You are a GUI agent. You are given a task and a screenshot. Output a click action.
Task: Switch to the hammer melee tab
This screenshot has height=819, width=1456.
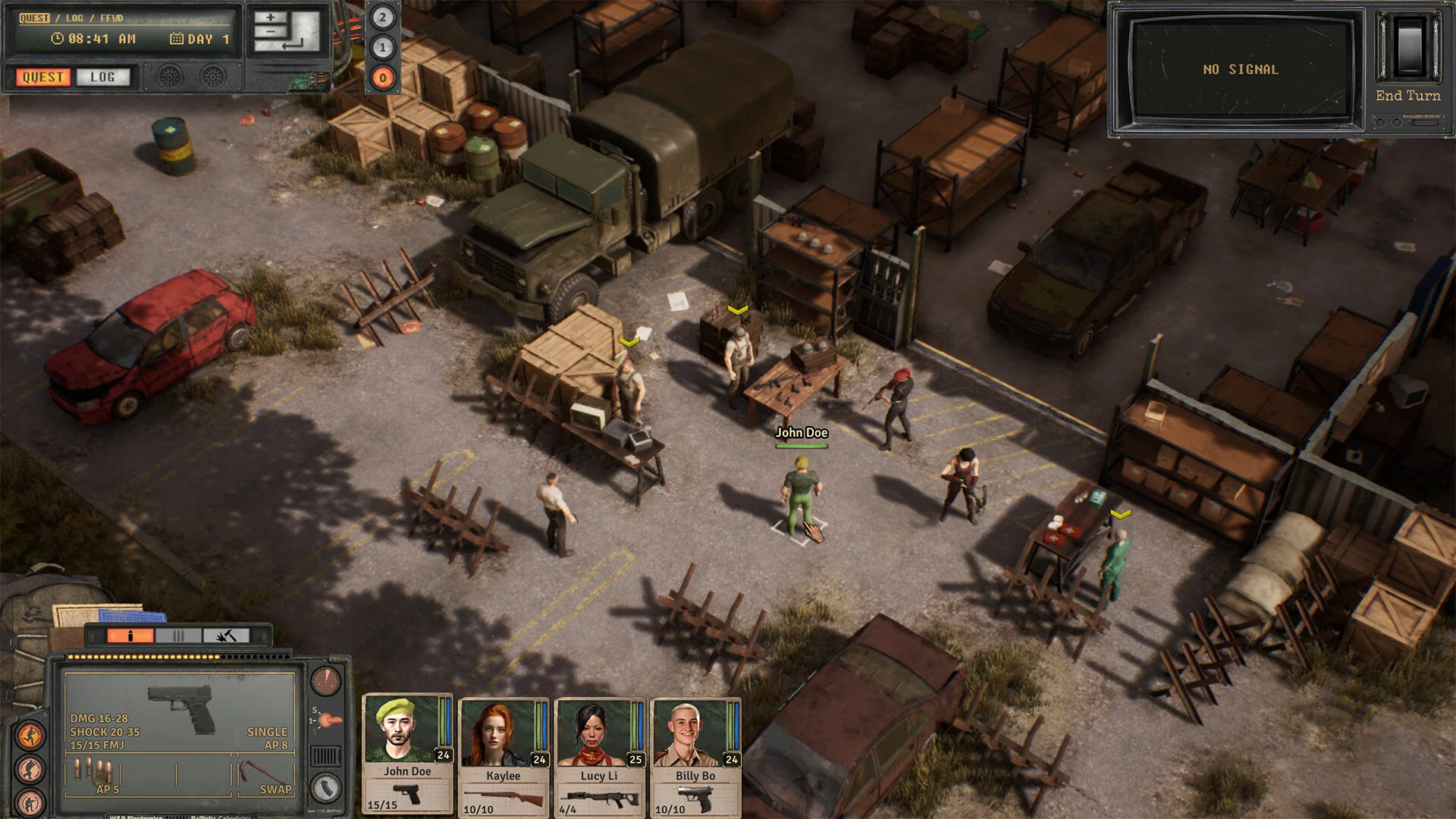point(226,635)
